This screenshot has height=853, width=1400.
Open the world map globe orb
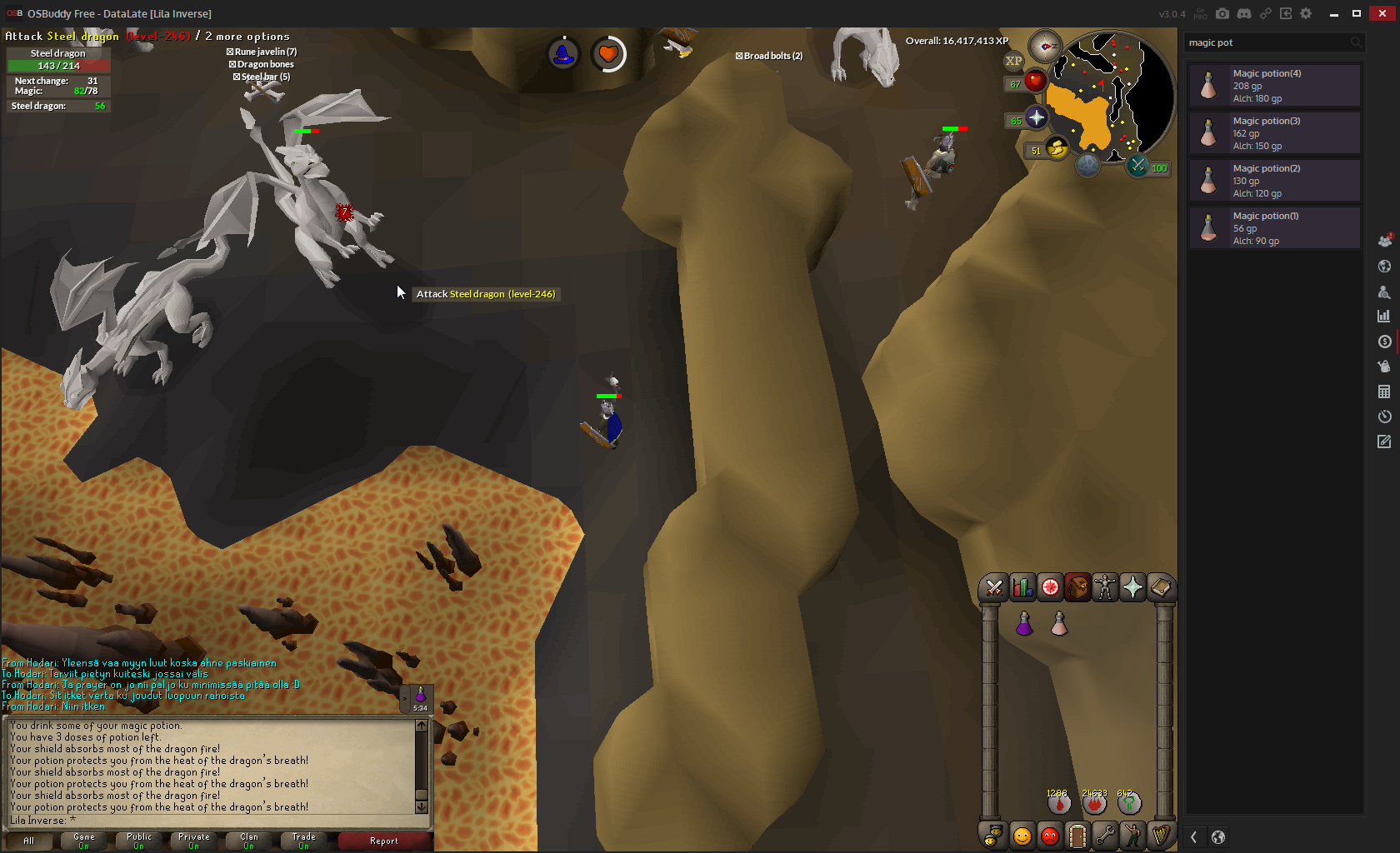pyautogui.click(x=1087, y=165)
